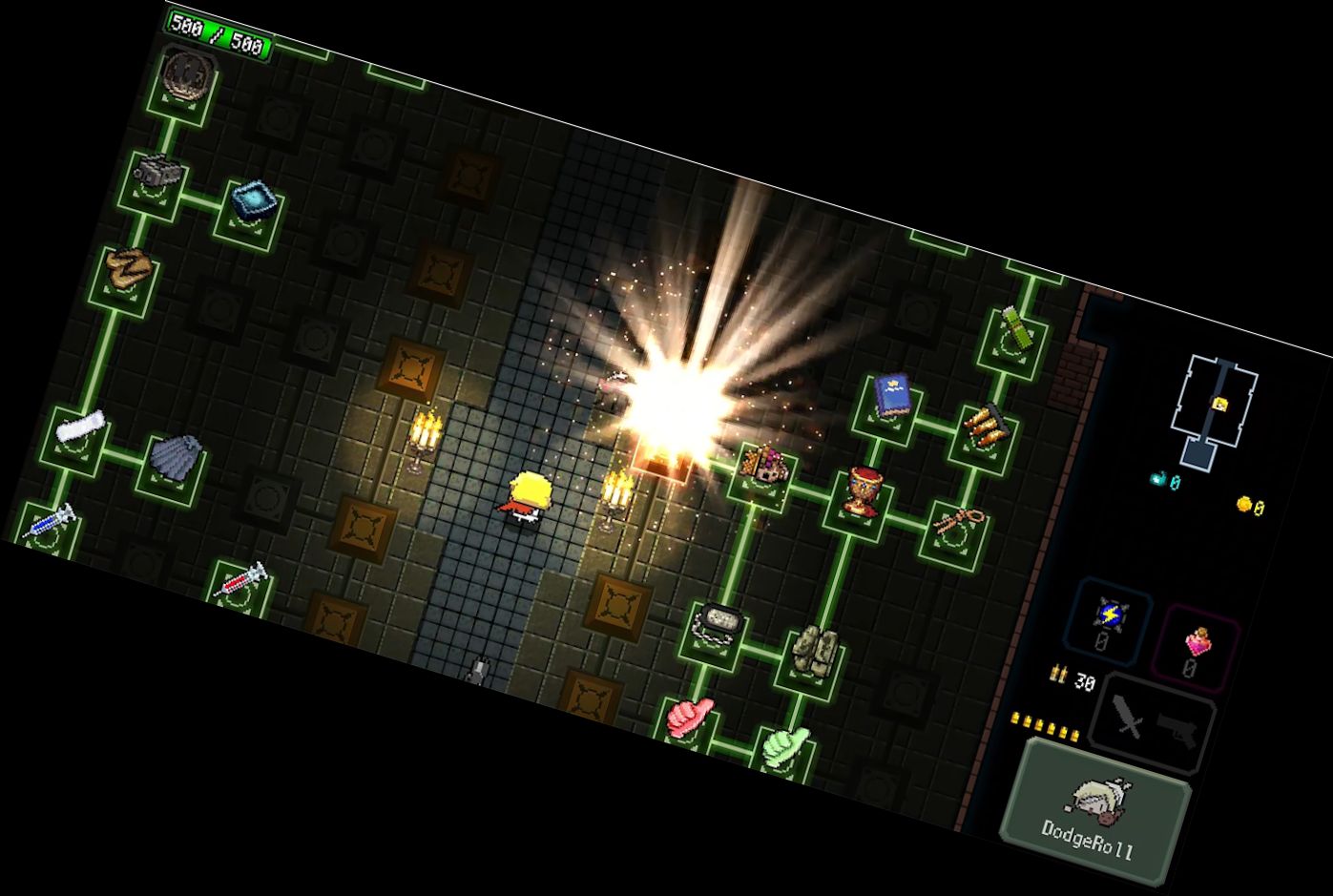Pick the white bandage skill node

[79, 428]
